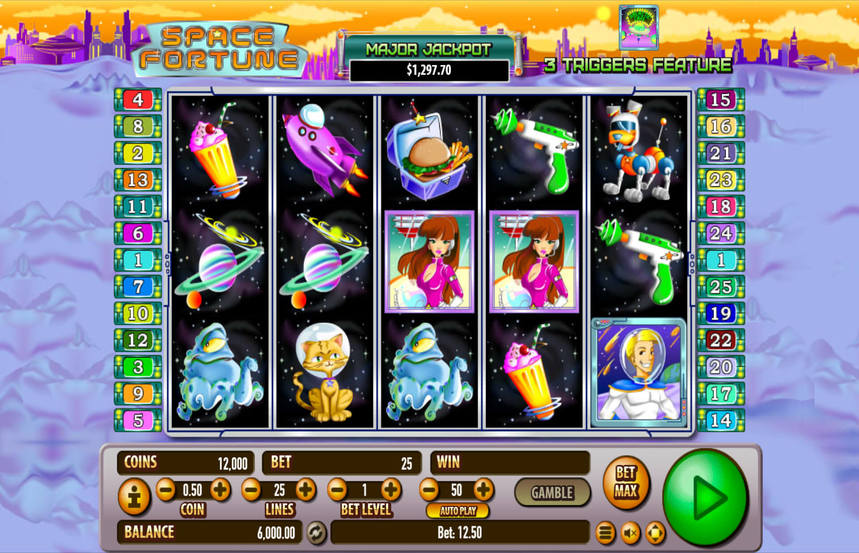Add more paylines
859x553 pixels.
point(306,489)
